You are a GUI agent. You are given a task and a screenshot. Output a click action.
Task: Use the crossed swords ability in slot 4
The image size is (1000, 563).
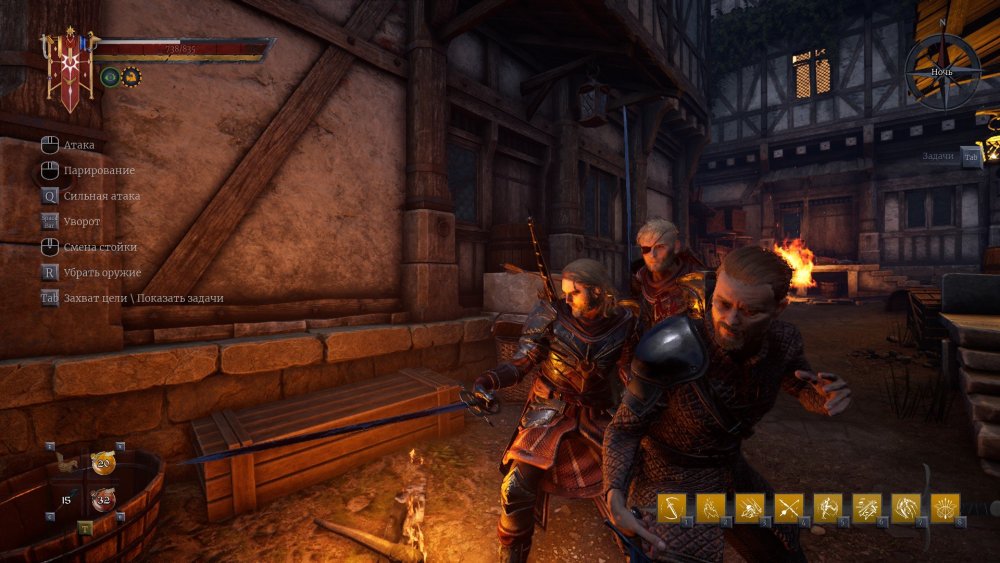789,508
